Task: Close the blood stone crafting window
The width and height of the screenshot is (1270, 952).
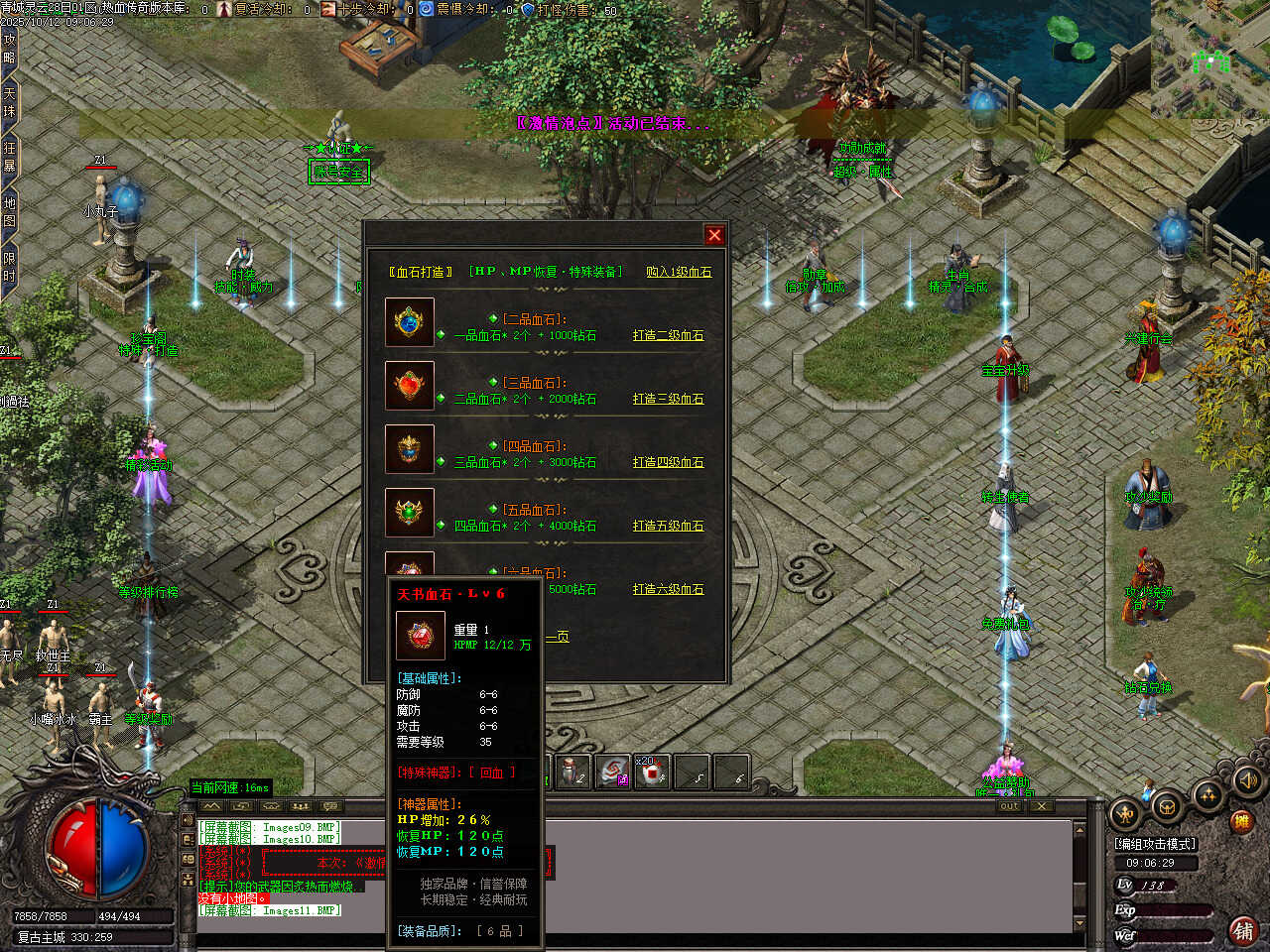Action: (714, 235)
